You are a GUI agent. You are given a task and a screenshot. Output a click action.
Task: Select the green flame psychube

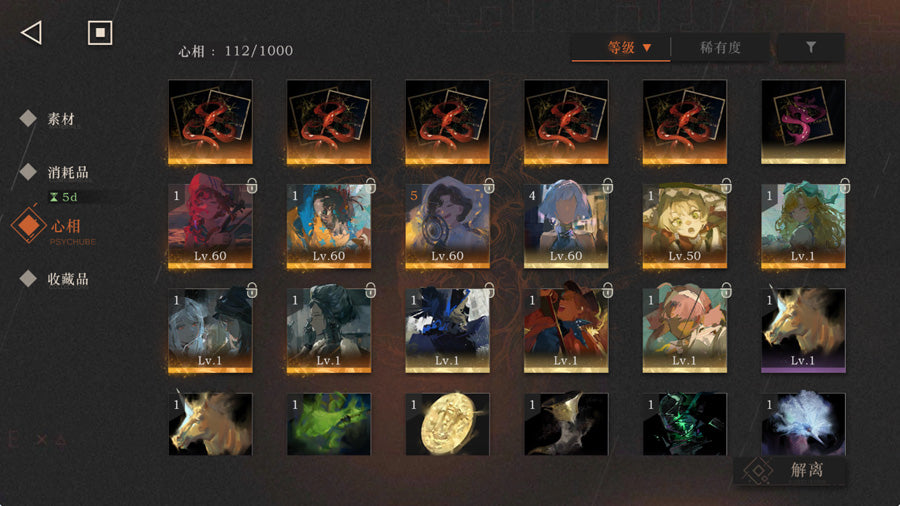click(x=329, y=425)
